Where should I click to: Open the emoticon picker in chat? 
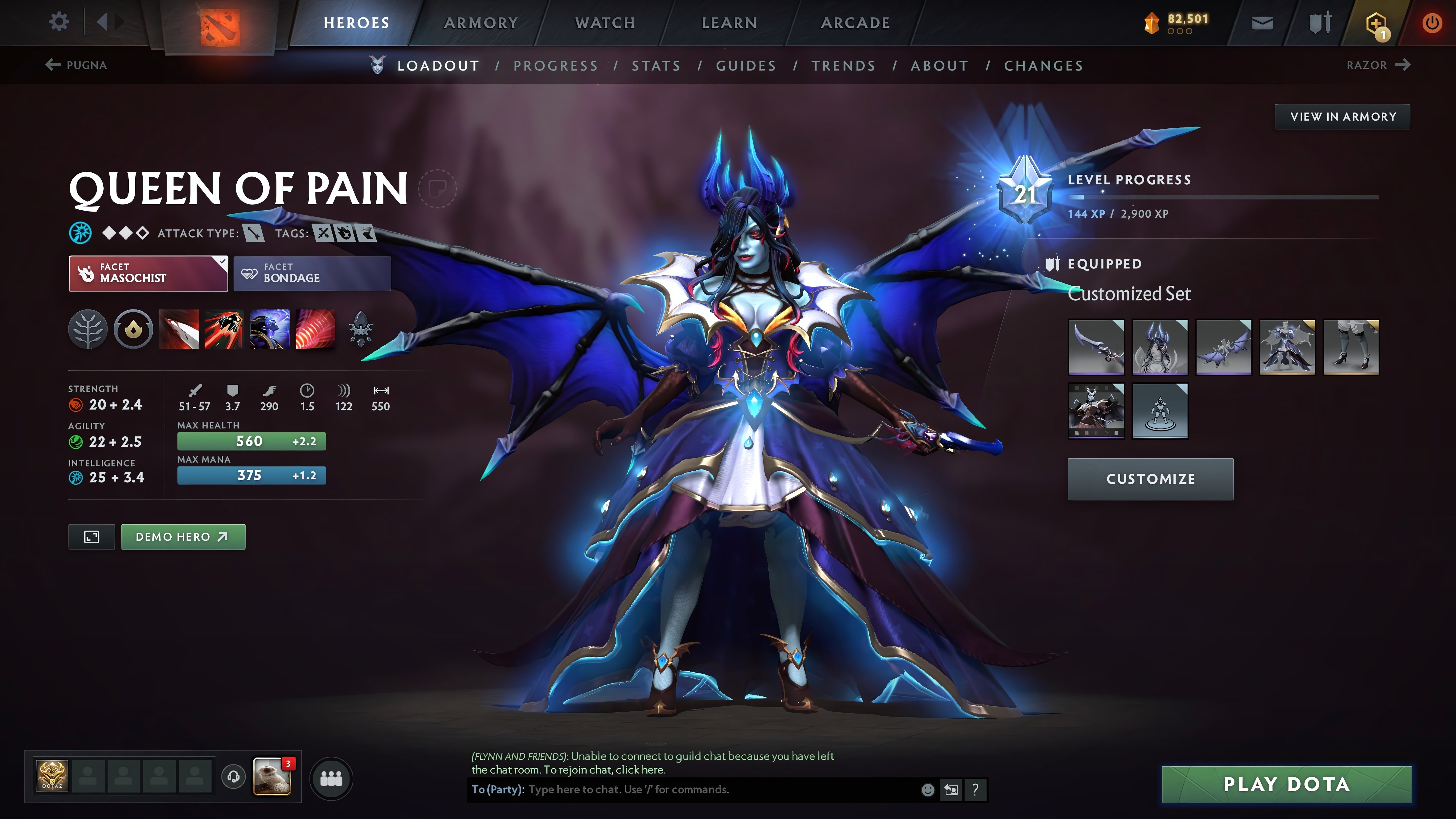[927, 790]
